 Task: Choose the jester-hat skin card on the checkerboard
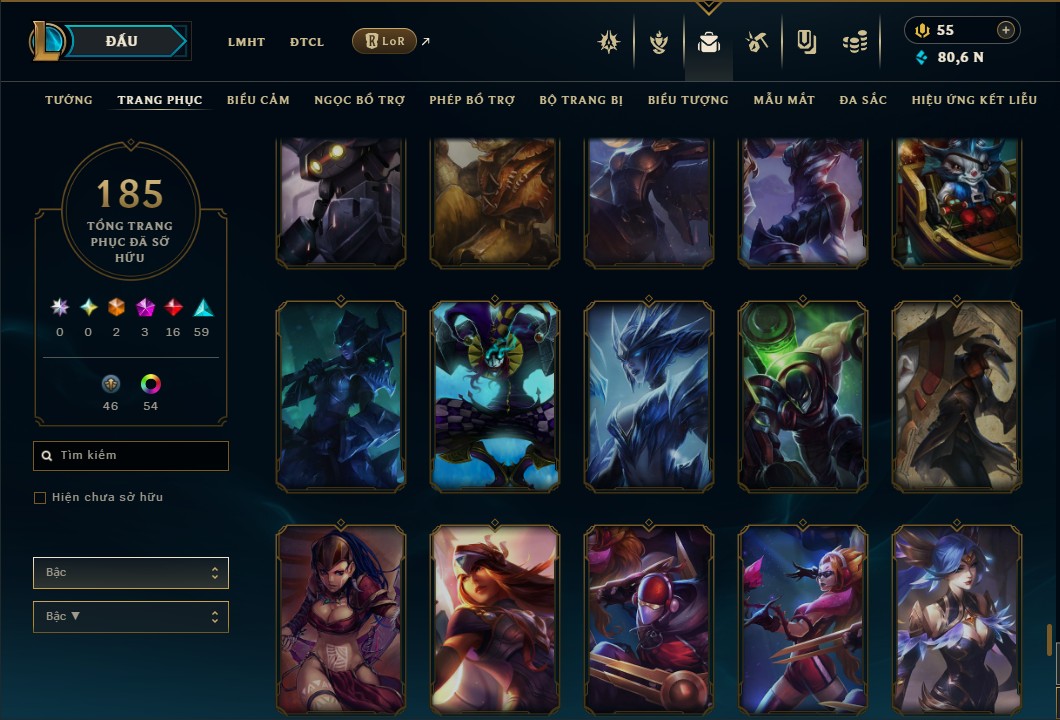coord(495,396)
